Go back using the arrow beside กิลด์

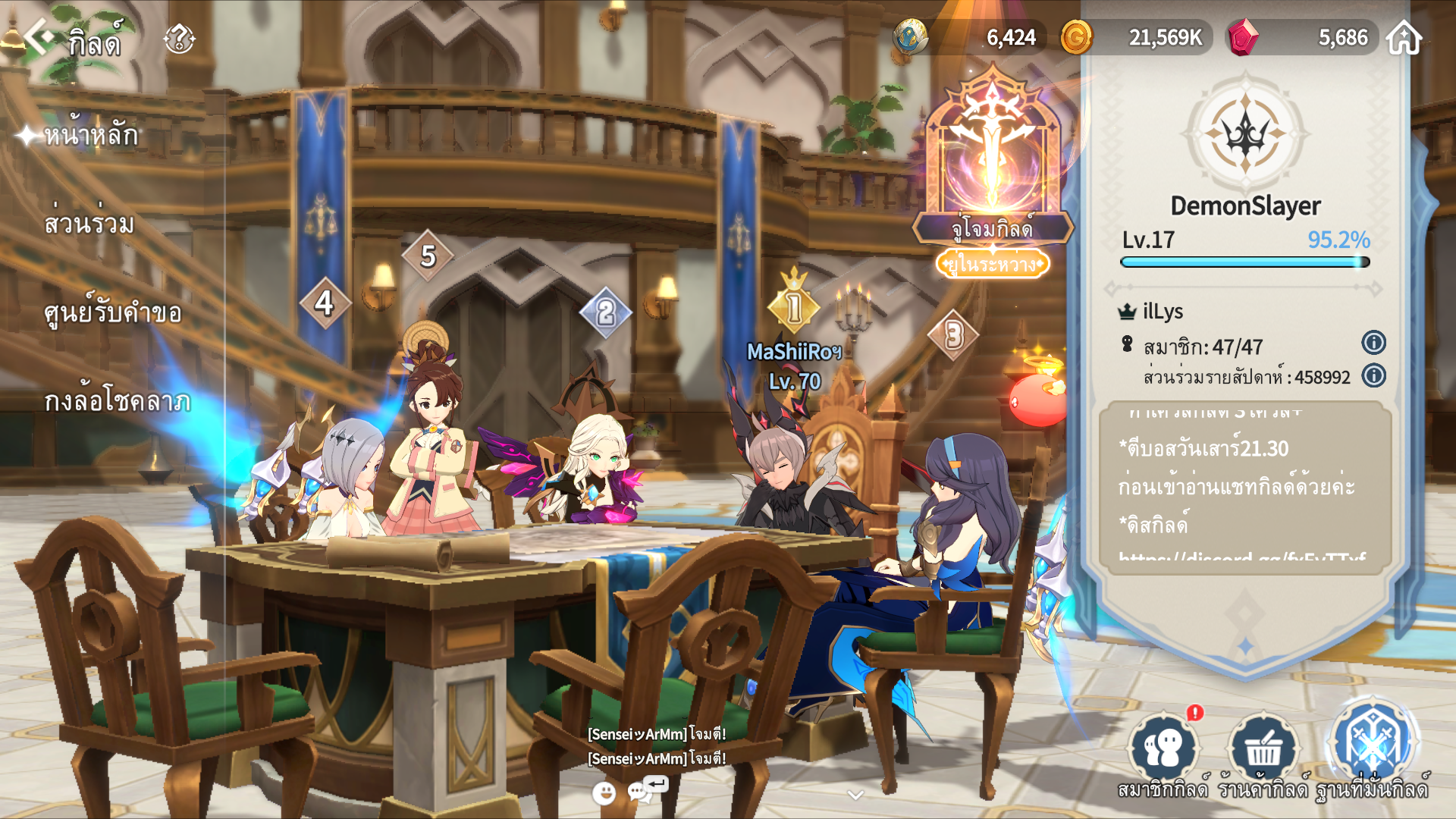pos(38,36)
